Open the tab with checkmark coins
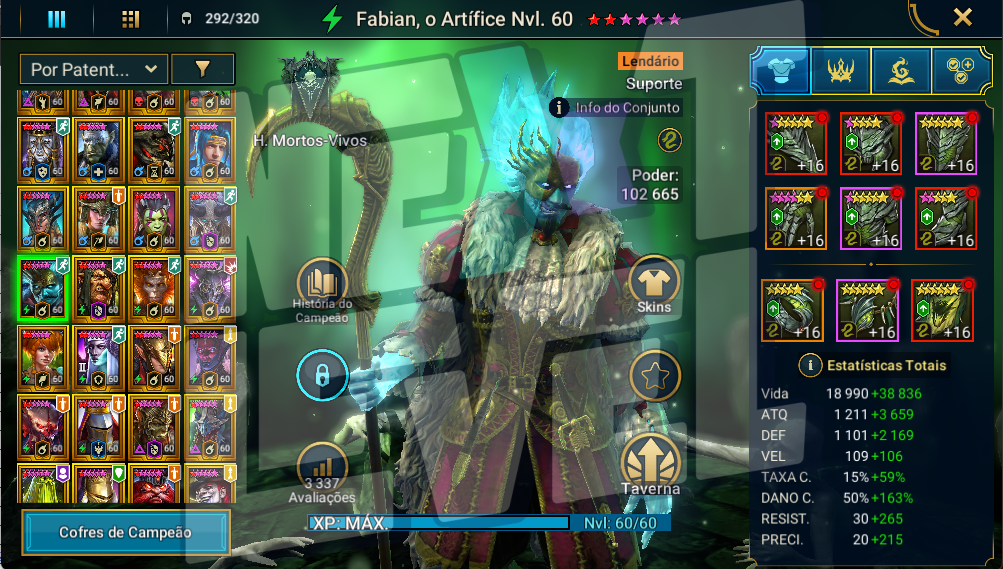This screenshot has height=569, width=1003. coord(961,70)
